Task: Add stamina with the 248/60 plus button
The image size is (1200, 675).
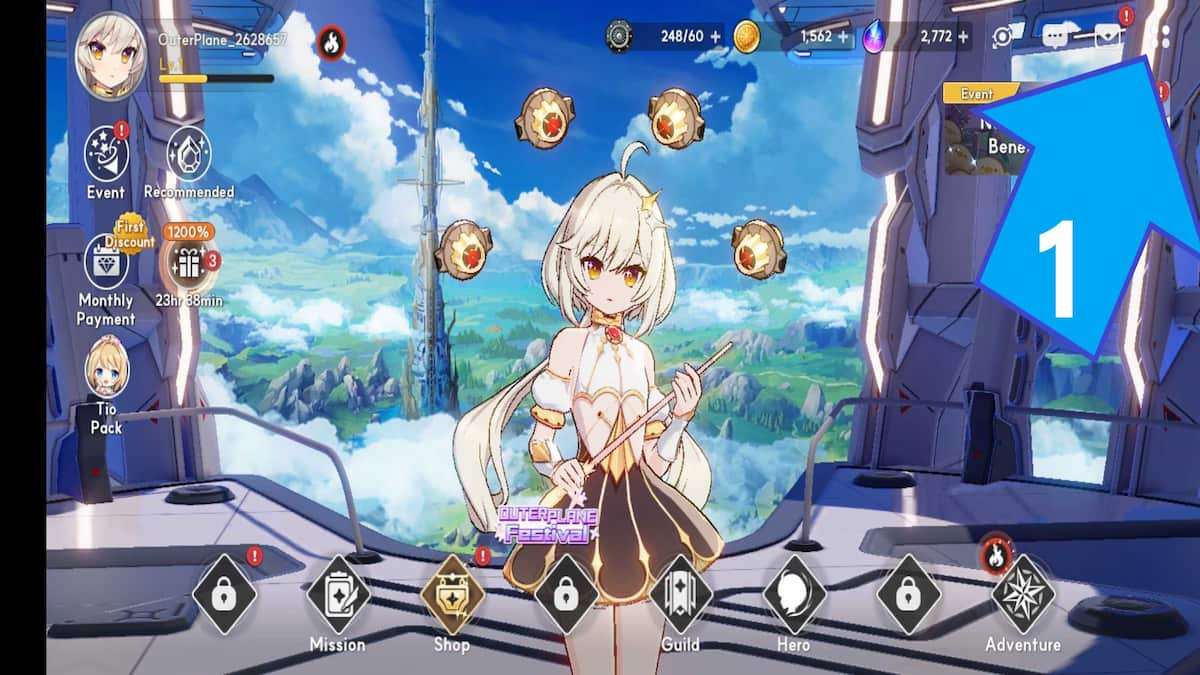Action: point(715,37)
